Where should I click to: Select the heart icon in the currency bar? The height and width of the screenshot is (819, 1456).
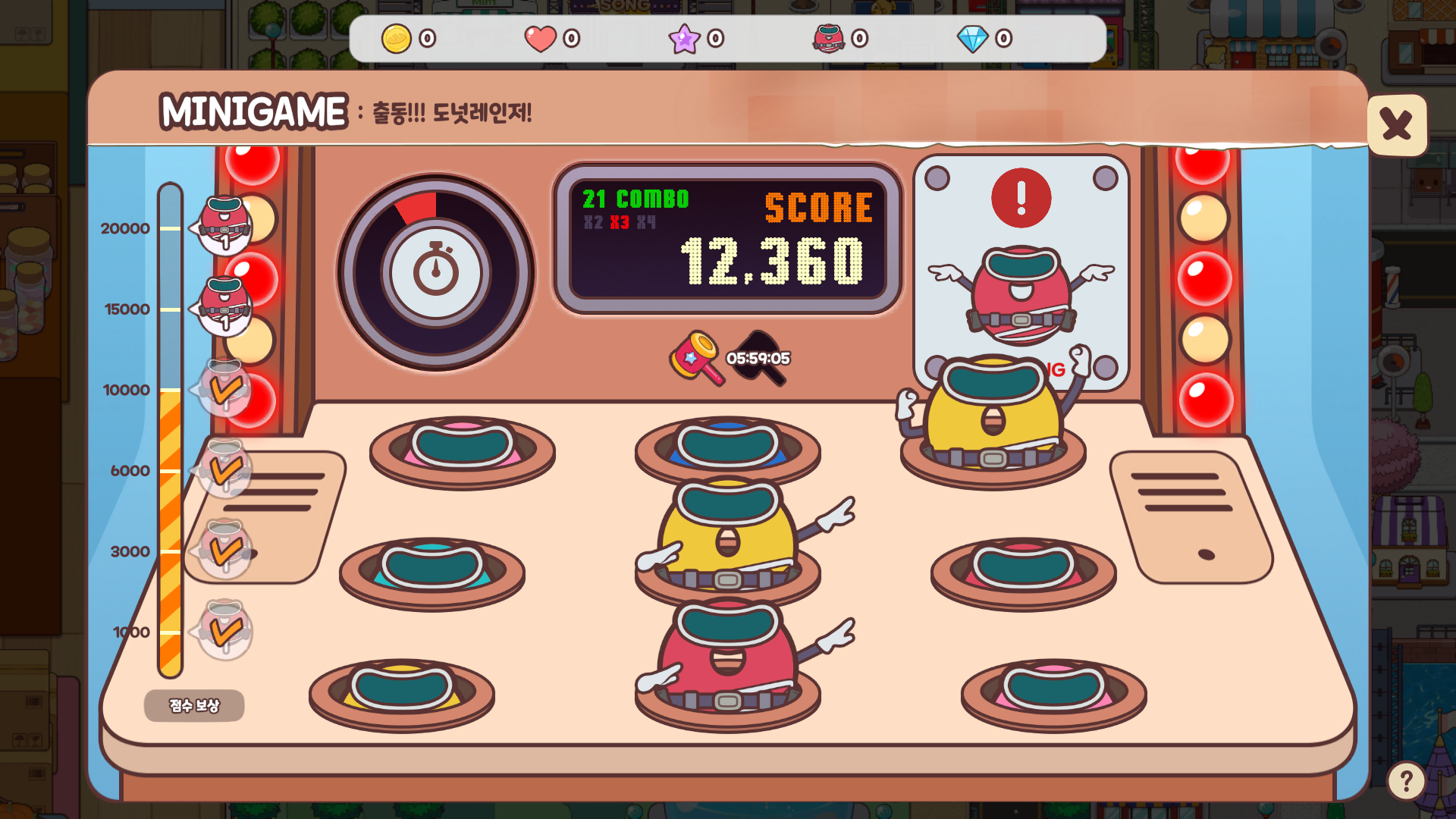(x=539, y=37)
